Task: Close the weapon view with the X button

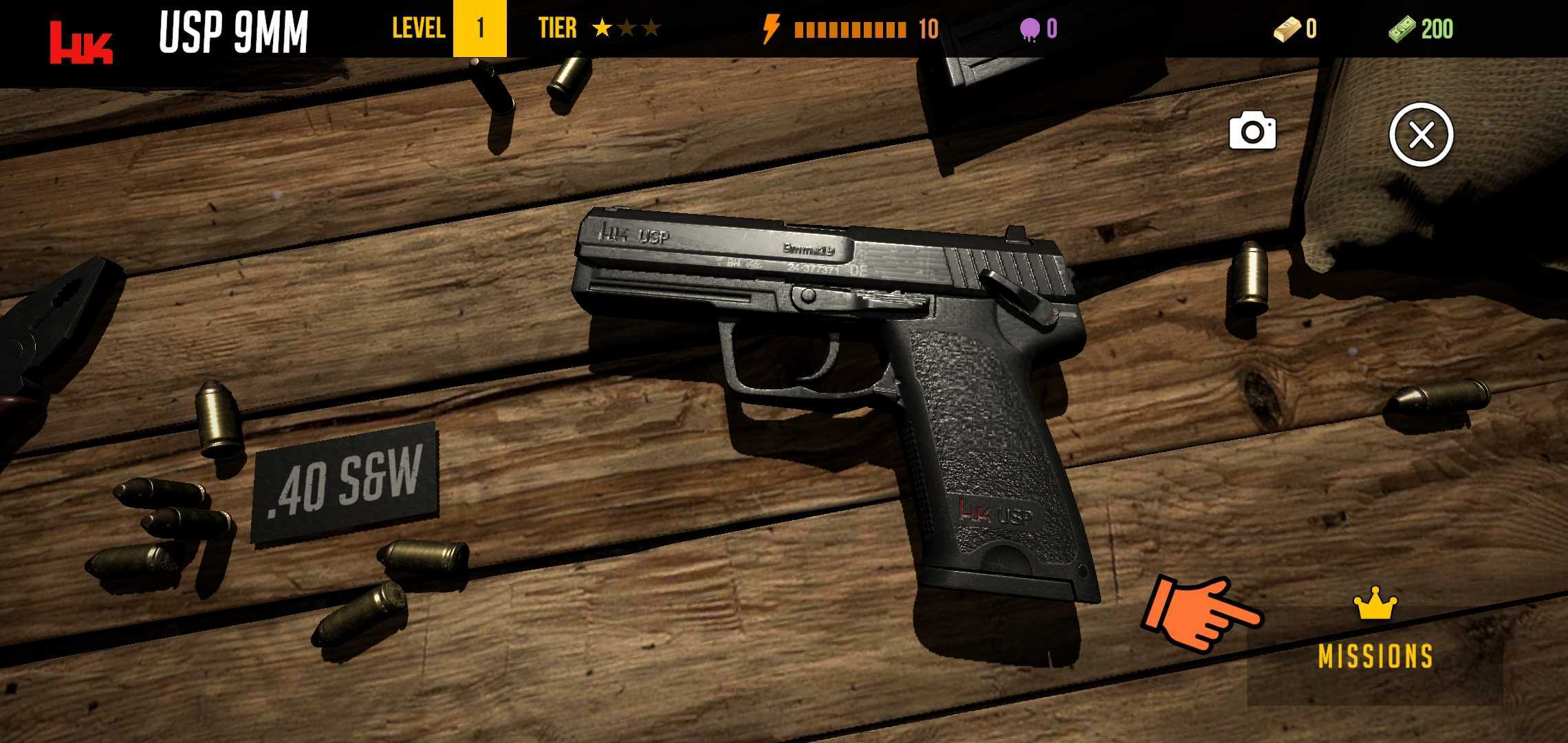Action: click(1421, 135)
